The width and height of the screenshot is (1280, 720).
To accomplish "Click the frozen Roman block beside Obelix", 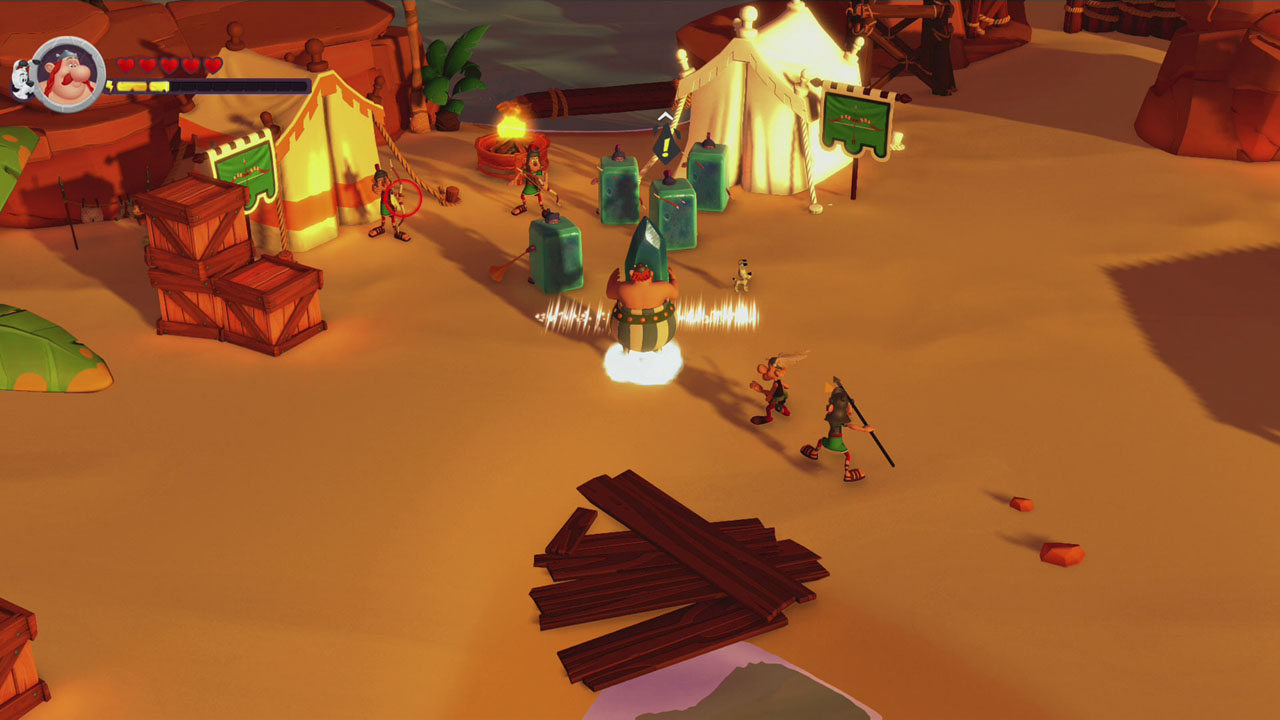I will [556, 255].
